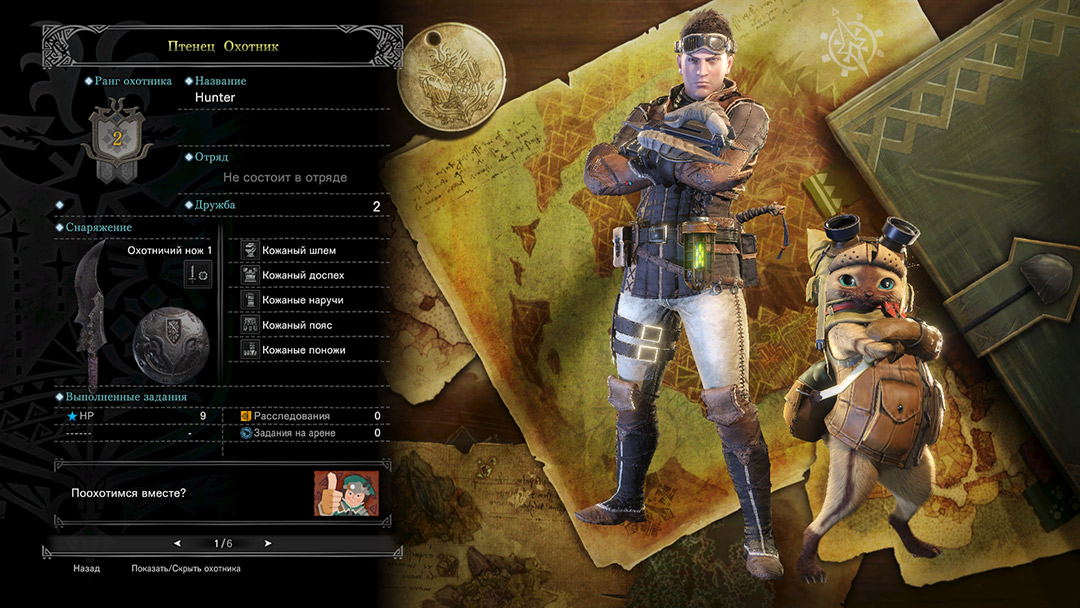Go to the previous guild card page
Screen dimensions: 1080x608
click(x=178, y=544)
